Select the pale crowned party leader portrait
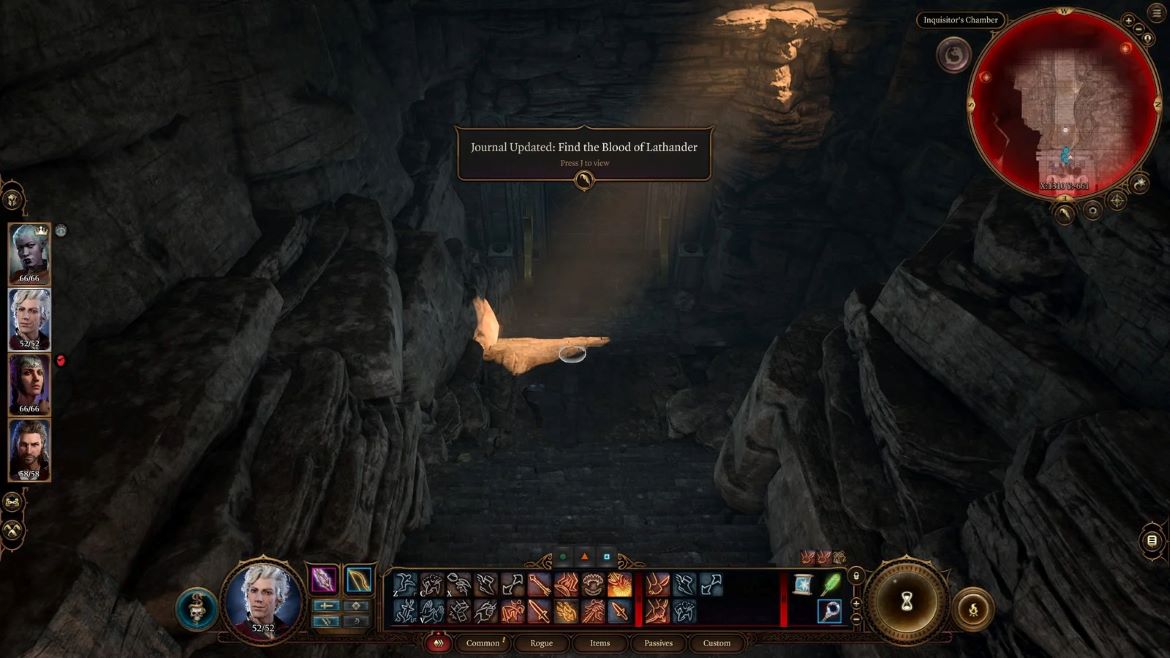Screen dimensions: 1170x658 coord(29,253)
